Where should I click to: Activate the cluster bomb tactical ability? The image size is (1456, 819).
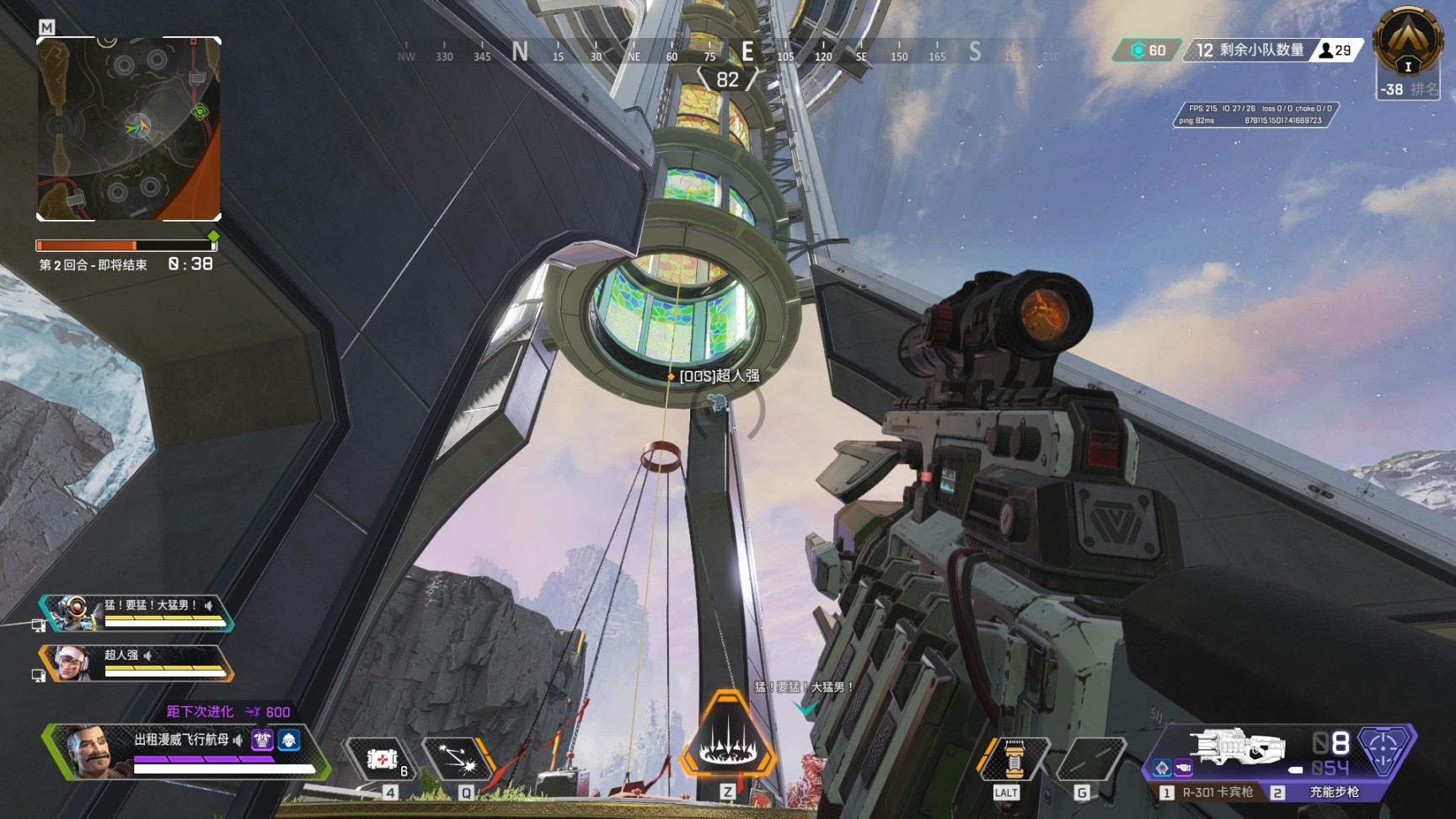click(458, 759)
